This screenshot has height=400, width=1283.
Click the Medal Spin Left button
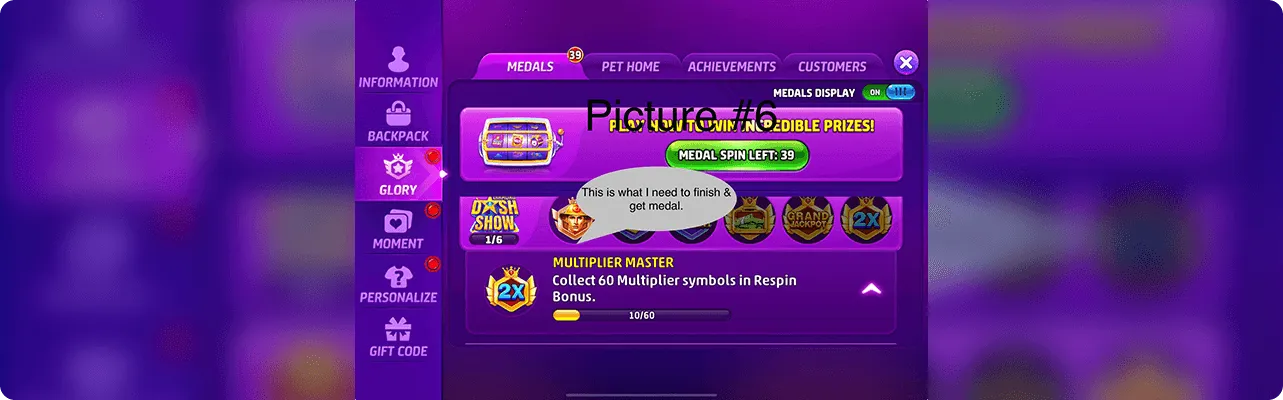737,155
